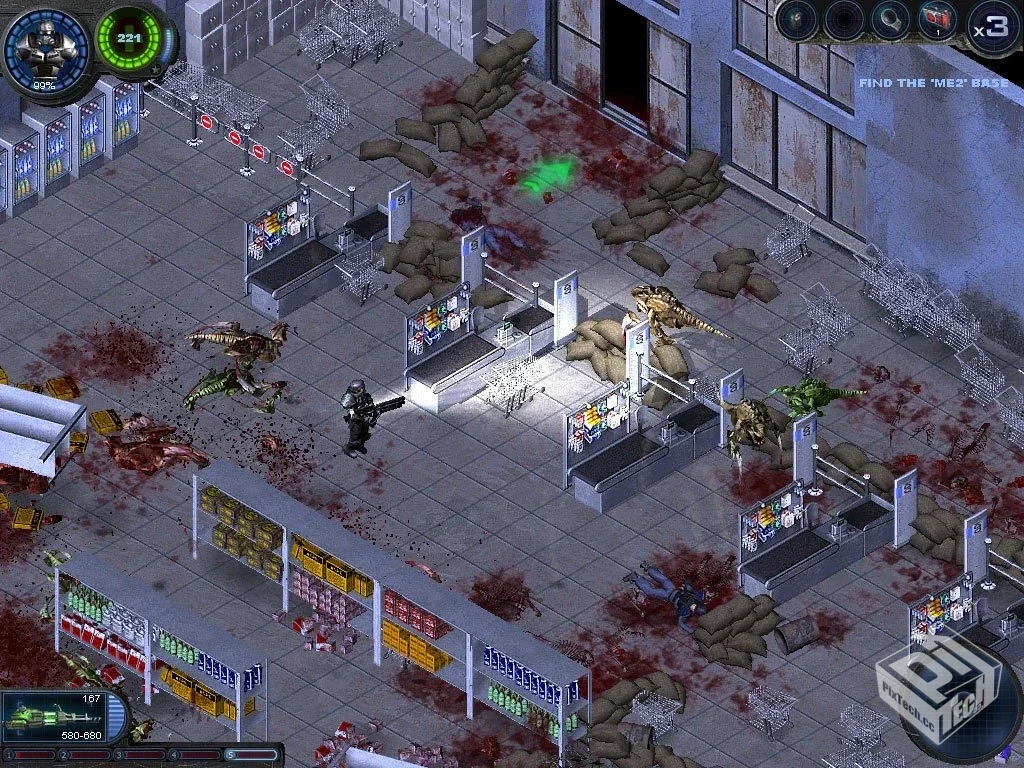Switch to weapon slot 1

point(30,755)
